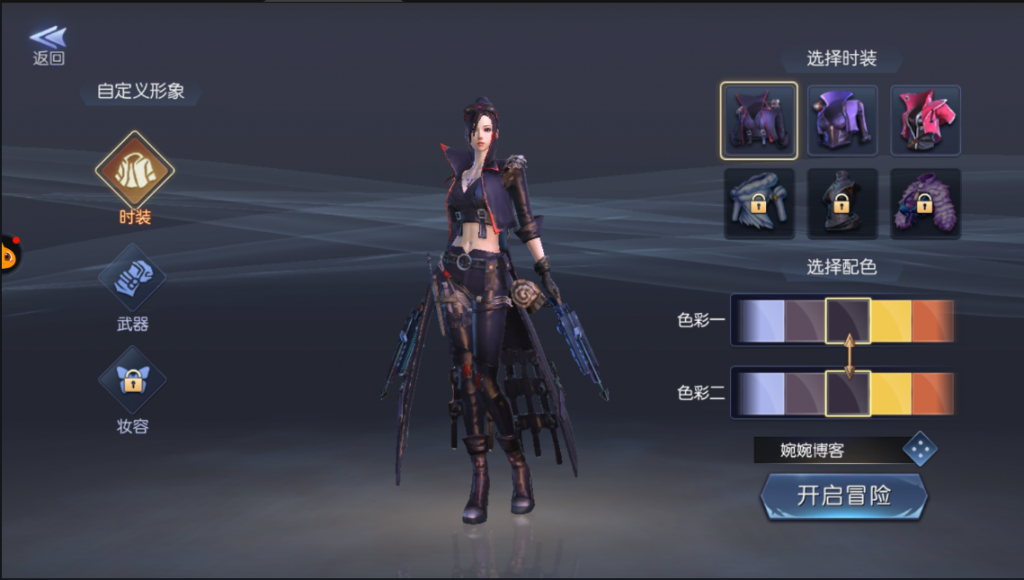Select yellow swatch in 色彩一 row
The height and width of the screenshot is (580, 1024).
(890, 321)
